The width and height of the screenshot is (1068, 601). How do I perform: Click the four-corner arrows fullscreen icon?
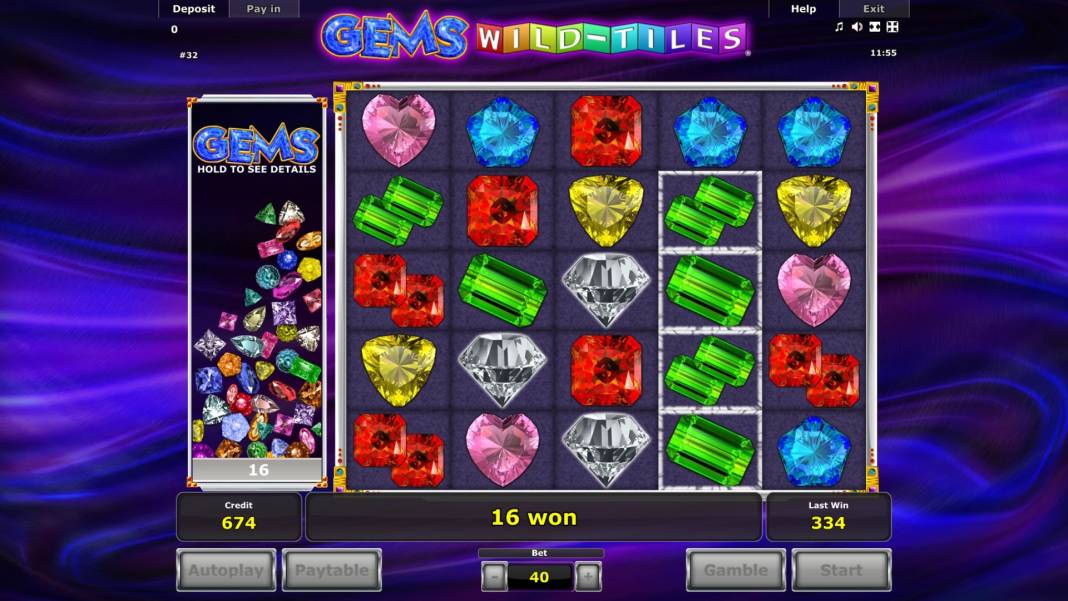892,27
